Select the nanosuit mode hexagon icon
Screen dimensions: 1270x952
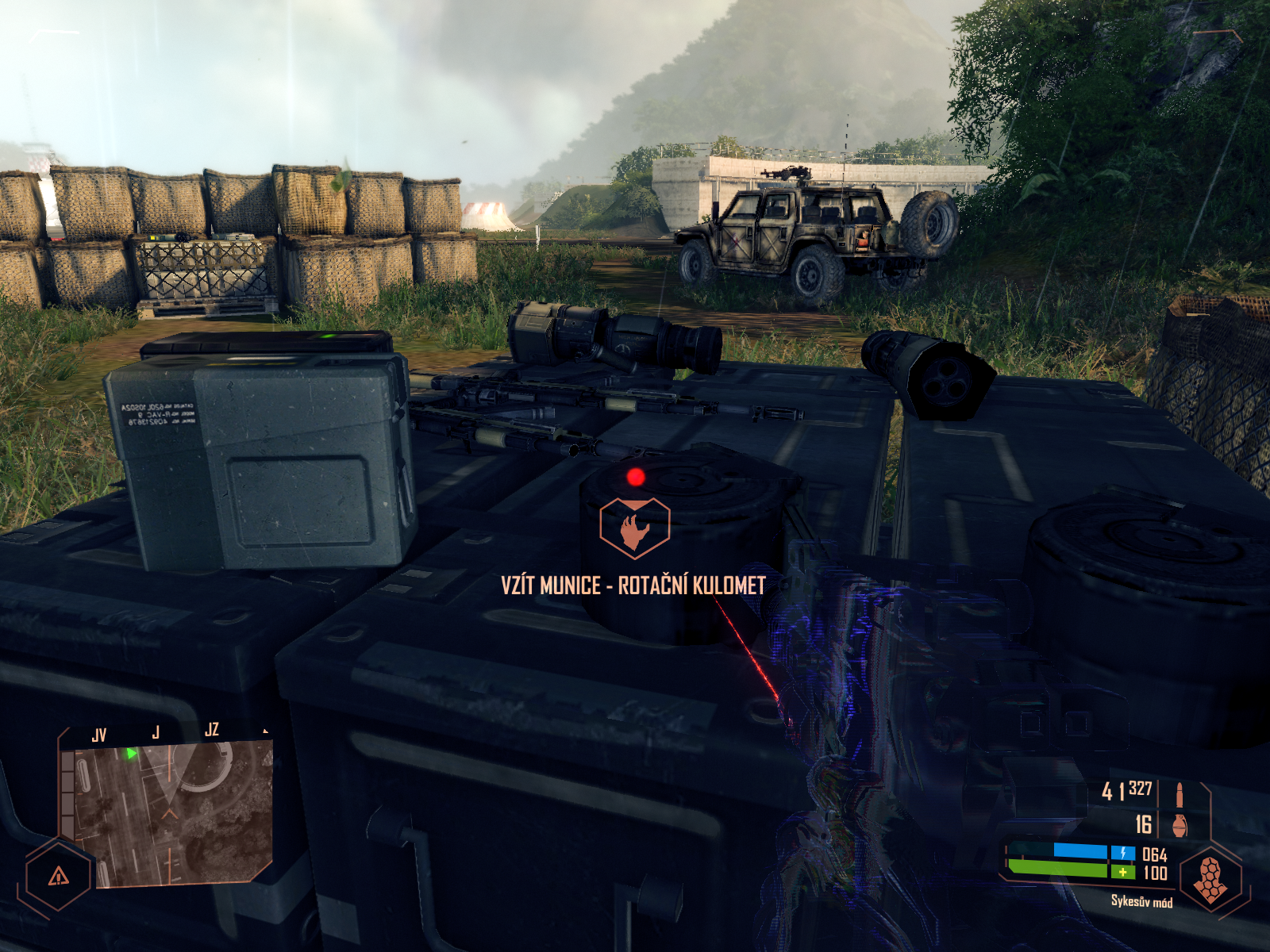coord(1210,878)
